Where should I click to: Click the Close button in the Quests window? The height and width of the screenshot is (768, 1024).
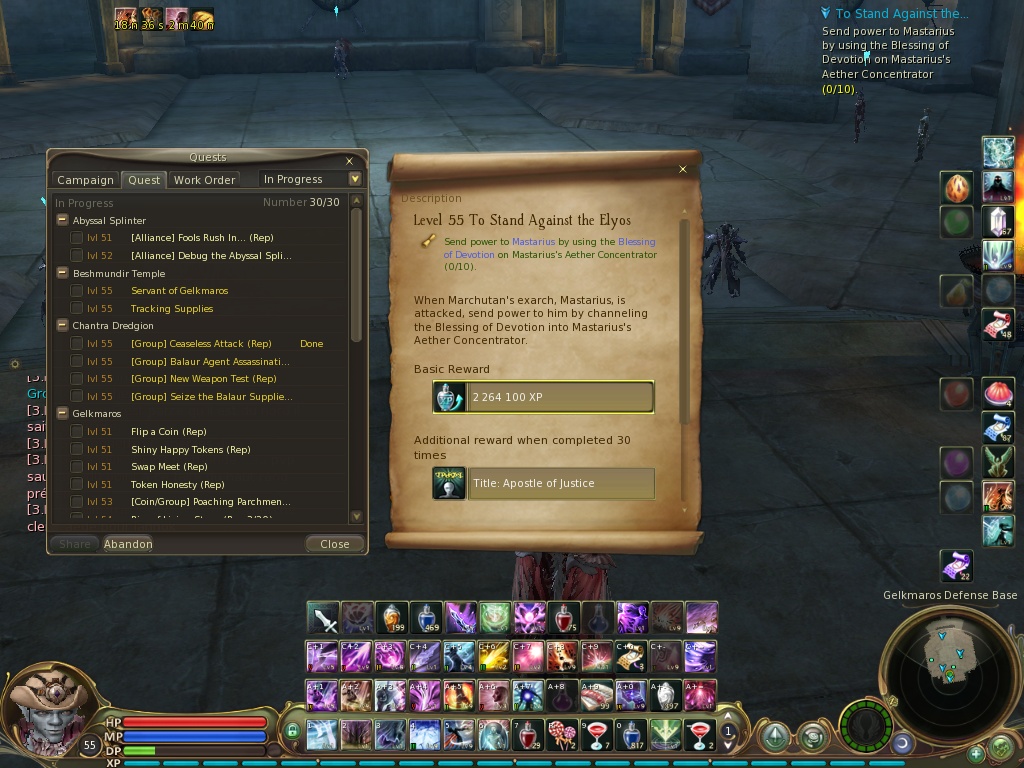pos(334,544)
